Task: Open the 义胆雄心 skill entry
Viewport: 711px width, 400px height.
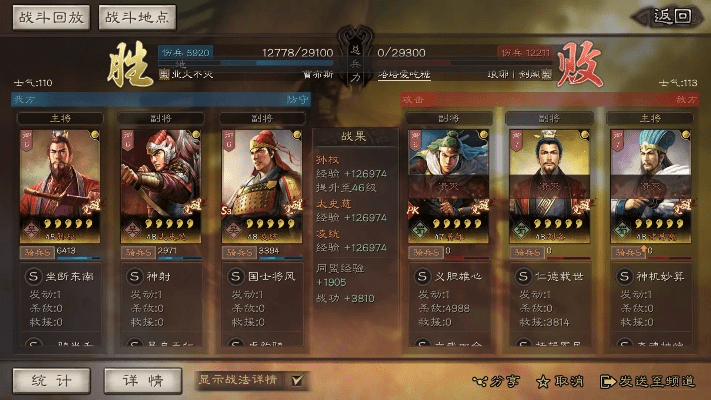Action: (450, 275)
